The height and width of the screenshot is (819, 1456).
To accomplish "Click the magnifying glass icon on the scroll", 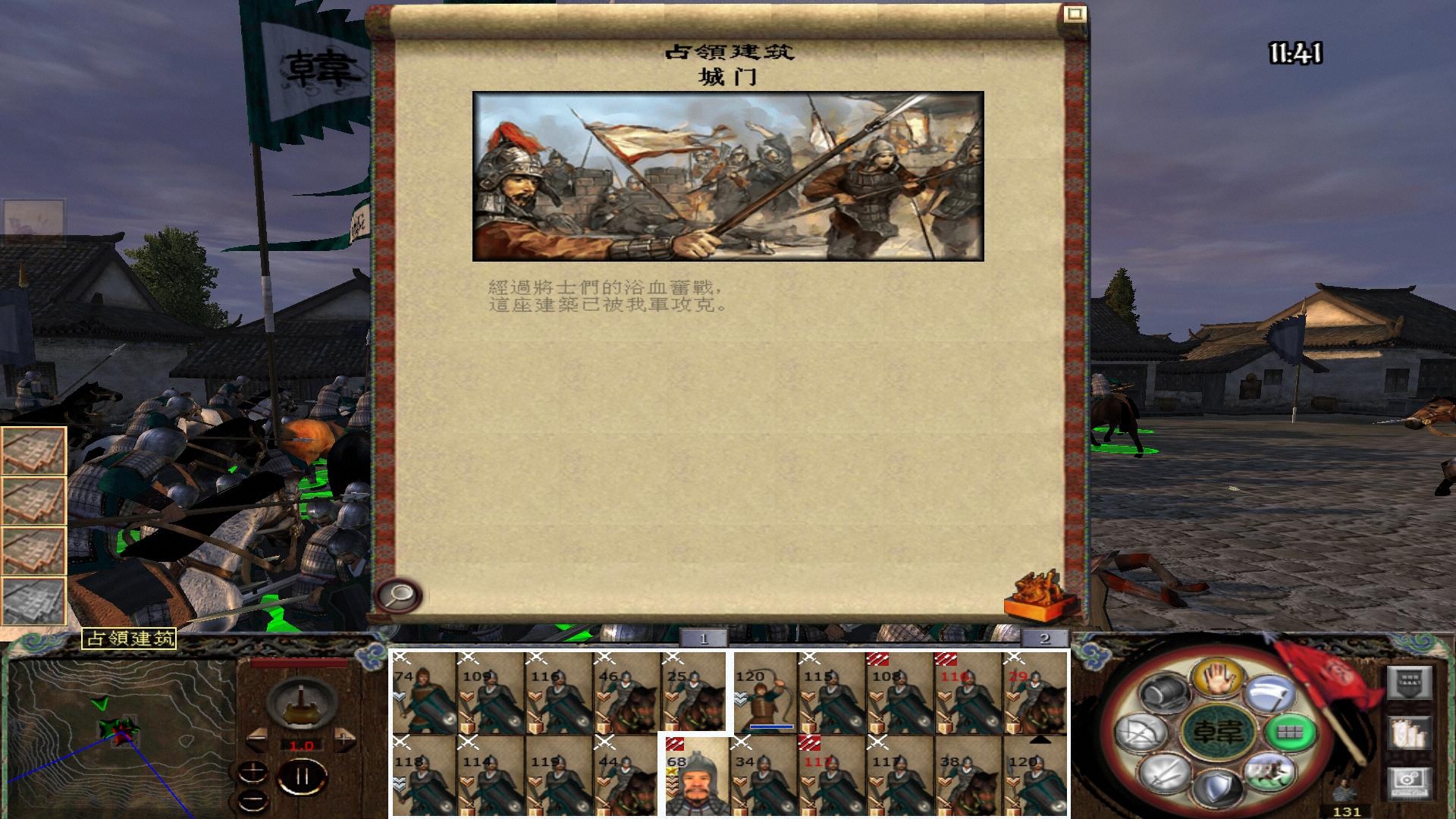I will (x=400, y=595).
